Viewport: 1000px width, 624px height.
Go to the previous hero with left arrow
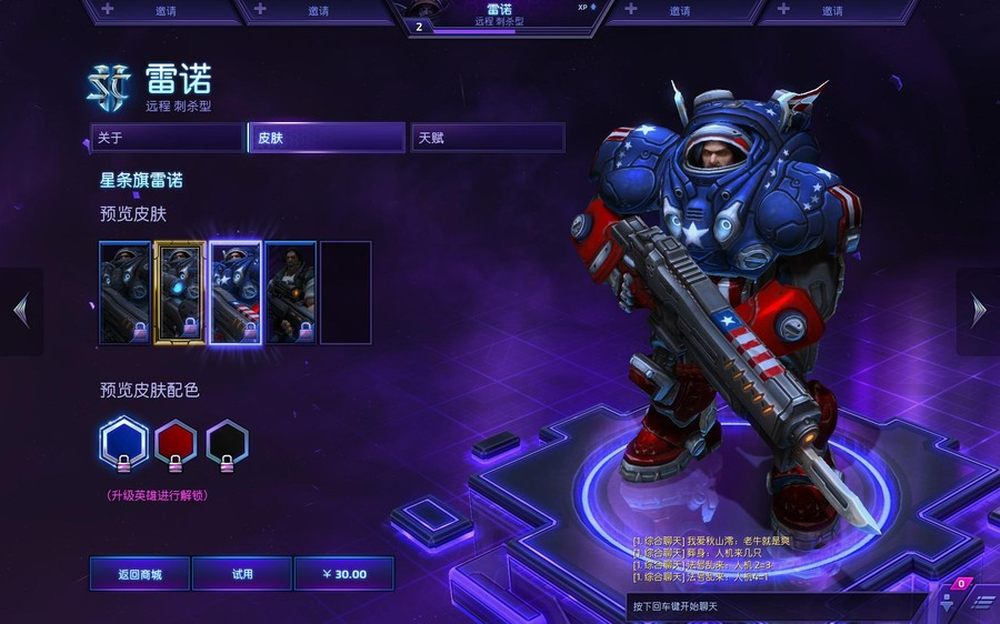click(x=21, y=311)
